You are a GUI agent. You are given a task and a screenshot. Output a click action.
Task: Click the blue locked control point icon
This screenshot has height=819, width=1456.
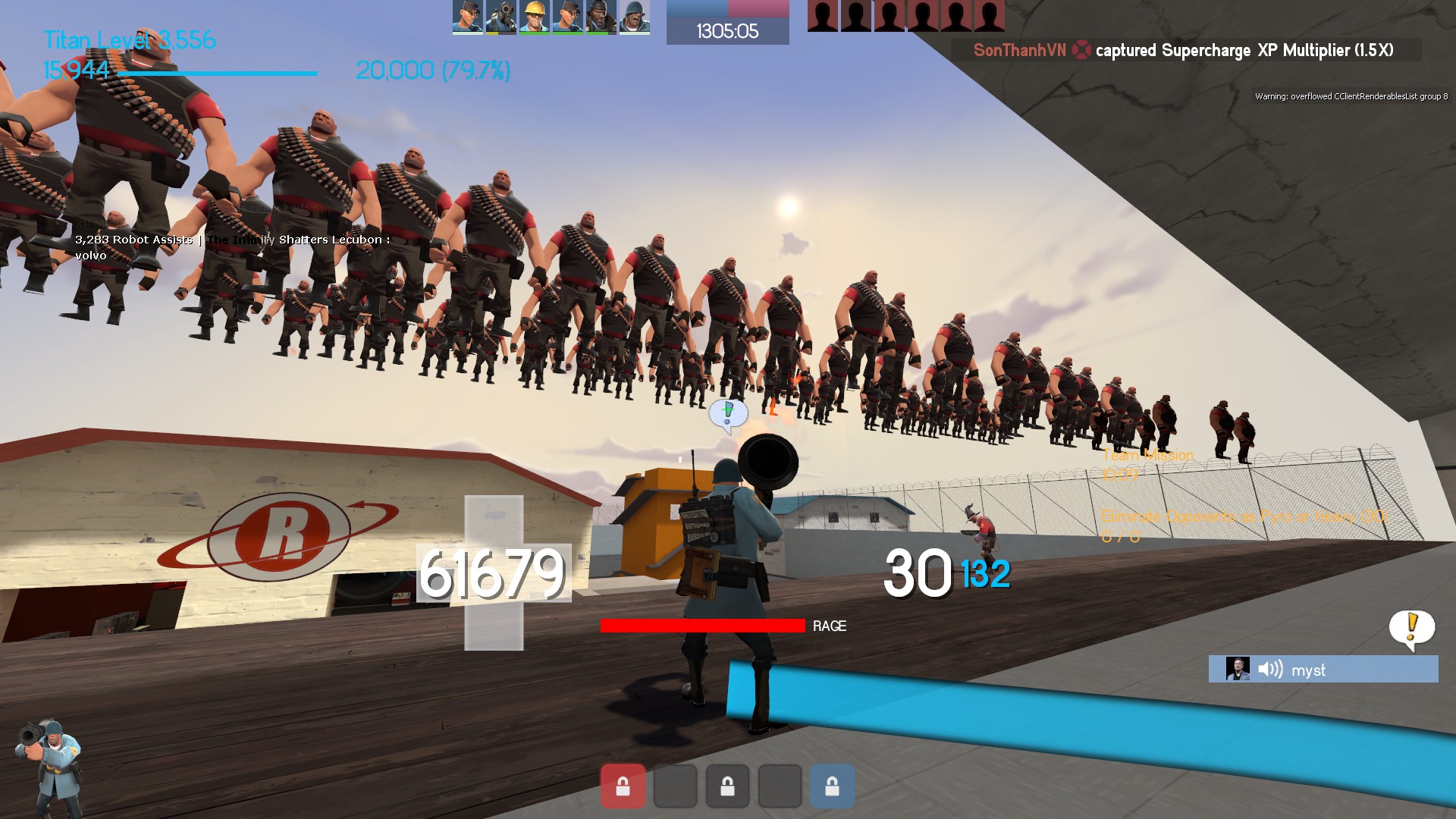[832, 786]
